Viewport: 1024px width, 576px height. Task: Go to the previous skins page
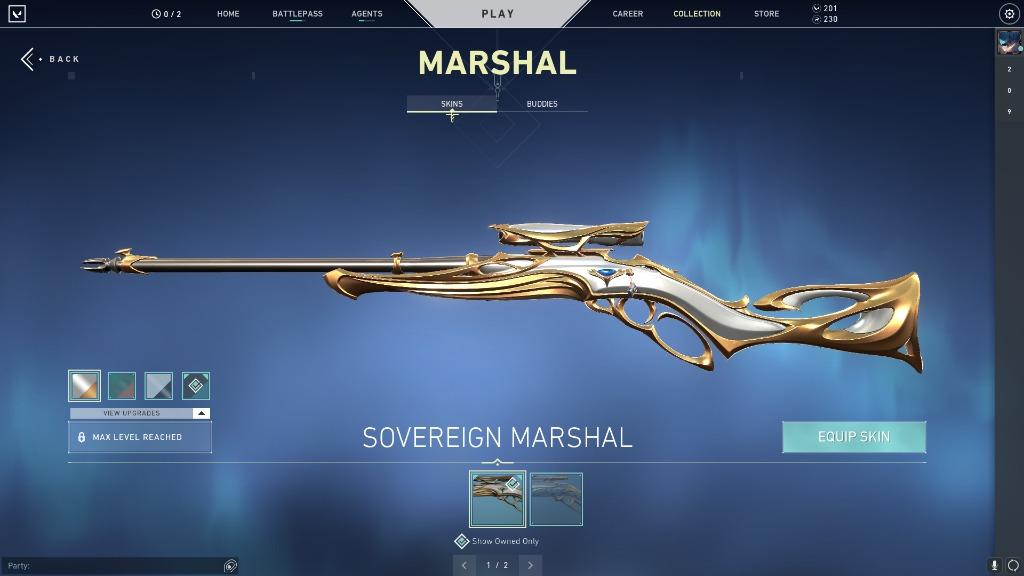[x=464, y=565]
